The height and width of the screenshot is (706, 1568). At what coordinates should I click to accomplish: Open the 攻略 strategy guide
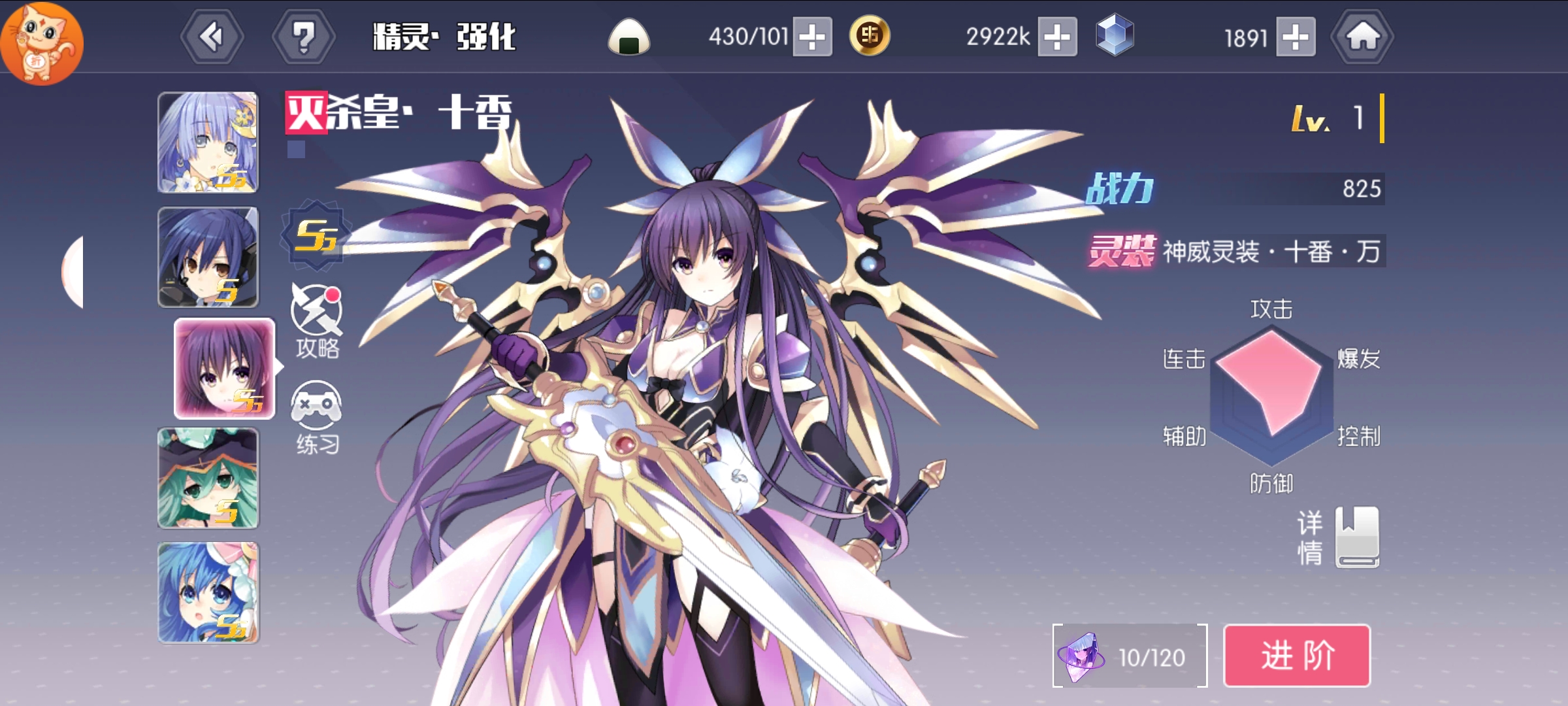(x=317, y=322)
